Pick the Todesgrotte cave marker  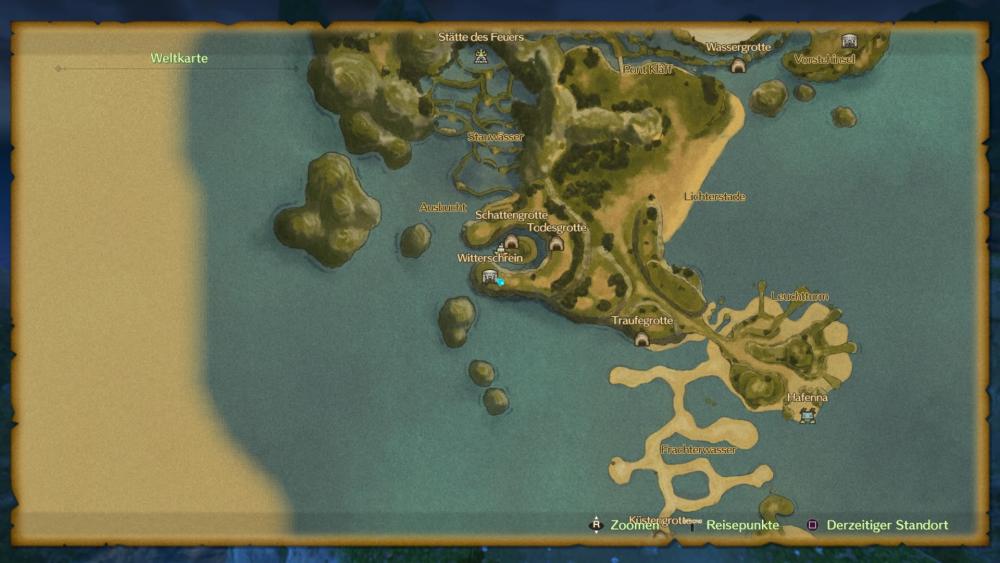pos(556,243)
